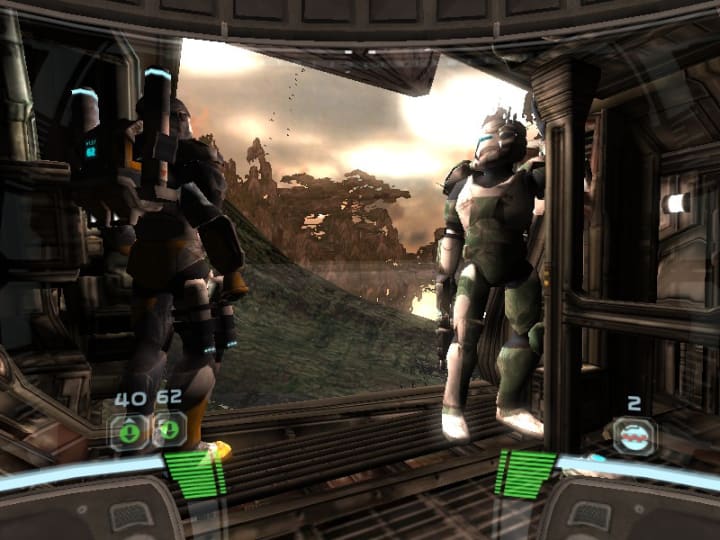
Task: Select the green ammo icon below 40
Action: click(129, 431)
